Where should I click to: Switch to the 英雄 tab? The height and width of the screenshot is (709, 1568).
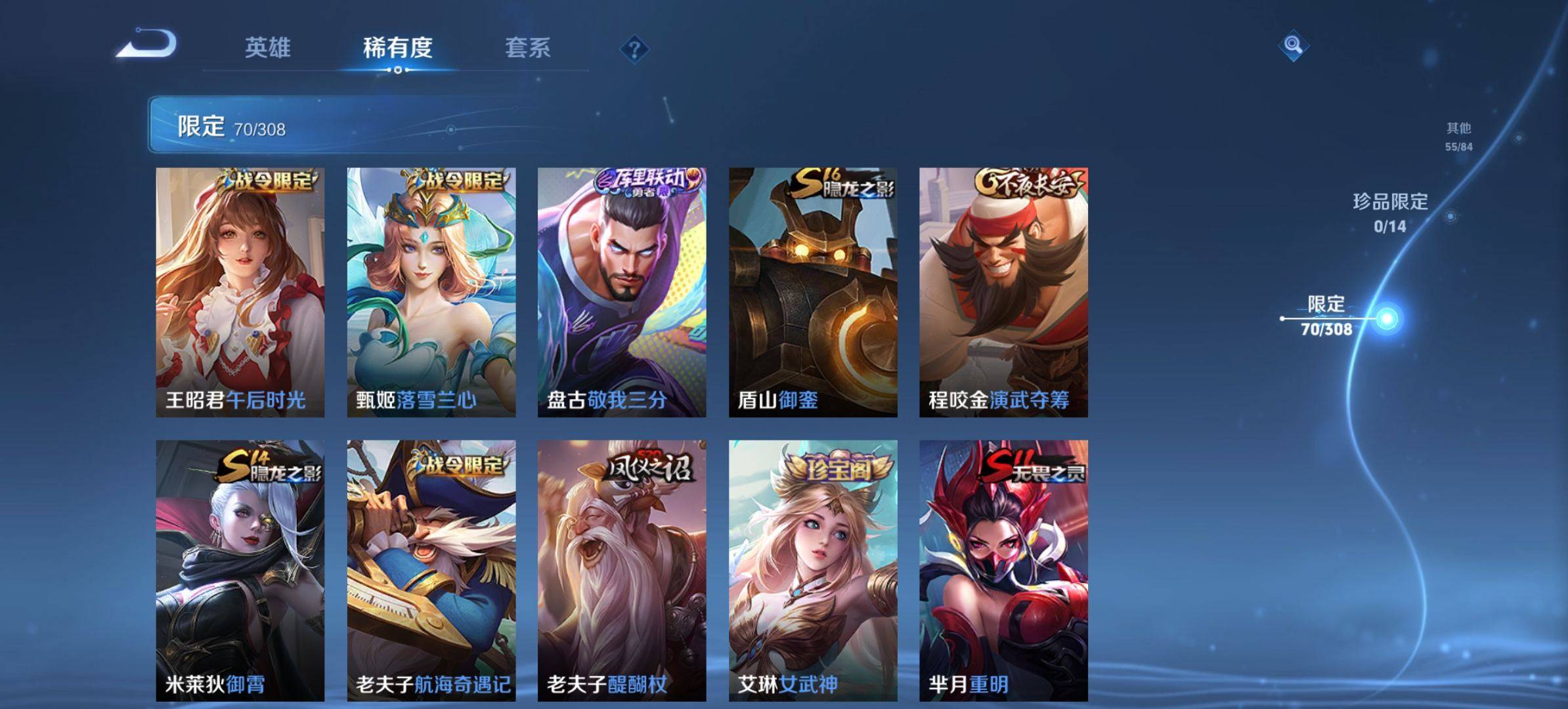click(x=267, y=48)
